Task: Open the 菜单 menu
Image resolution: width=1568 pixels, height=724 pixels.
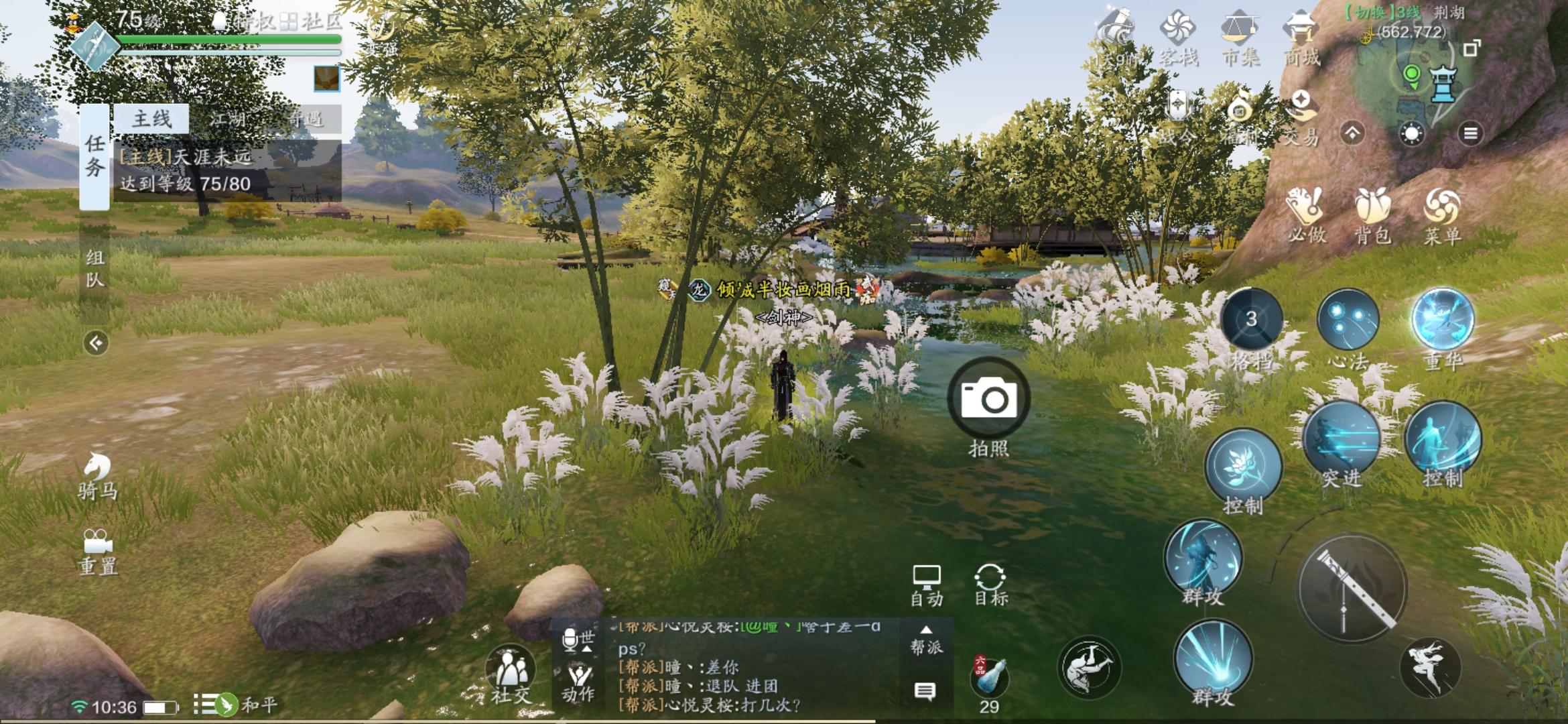Action: pyautogui.click(x=1441, y=215)
